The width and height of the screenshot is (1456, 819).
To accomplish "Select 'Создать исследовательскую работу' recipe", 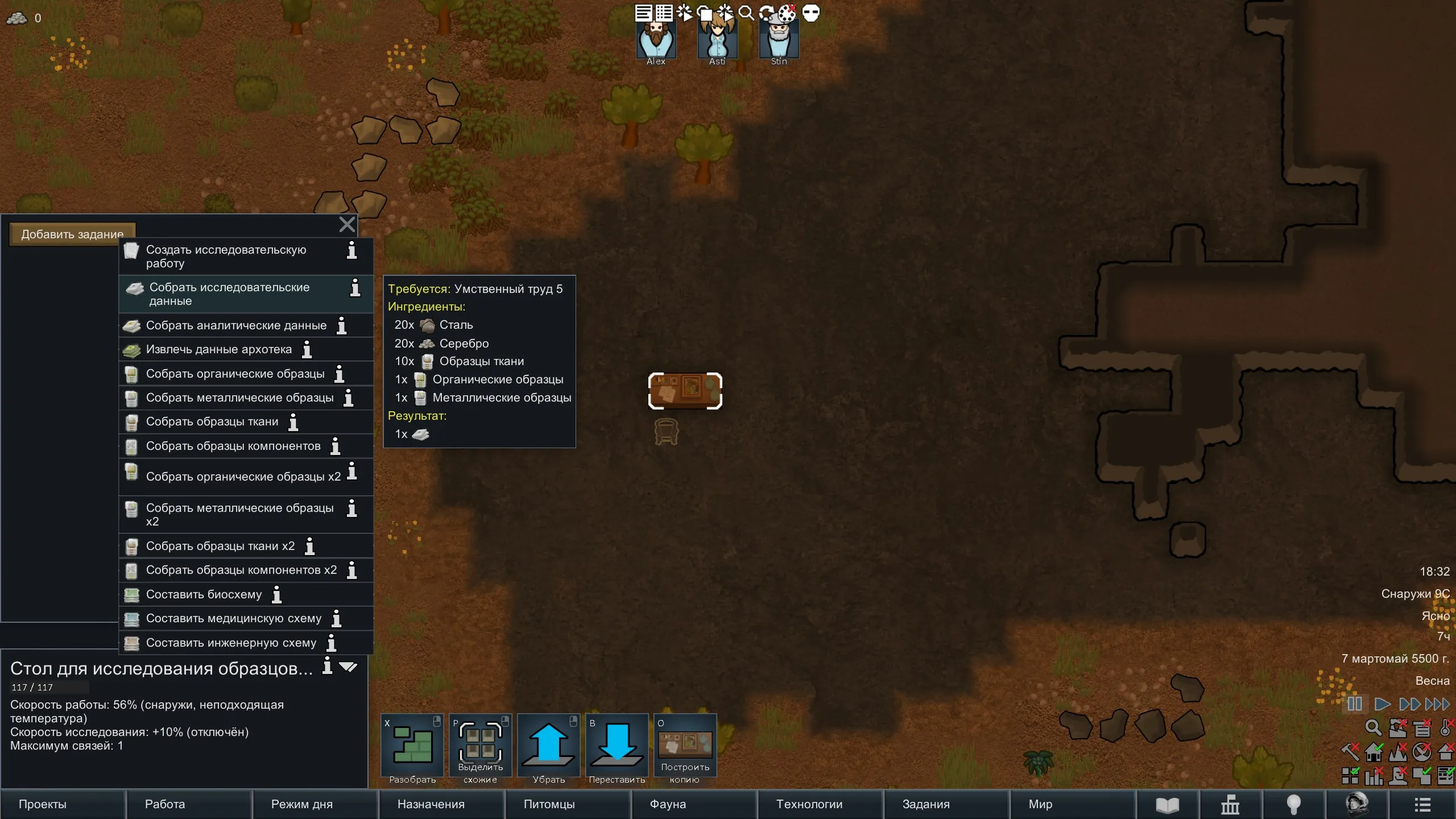I will click(226, 256).
